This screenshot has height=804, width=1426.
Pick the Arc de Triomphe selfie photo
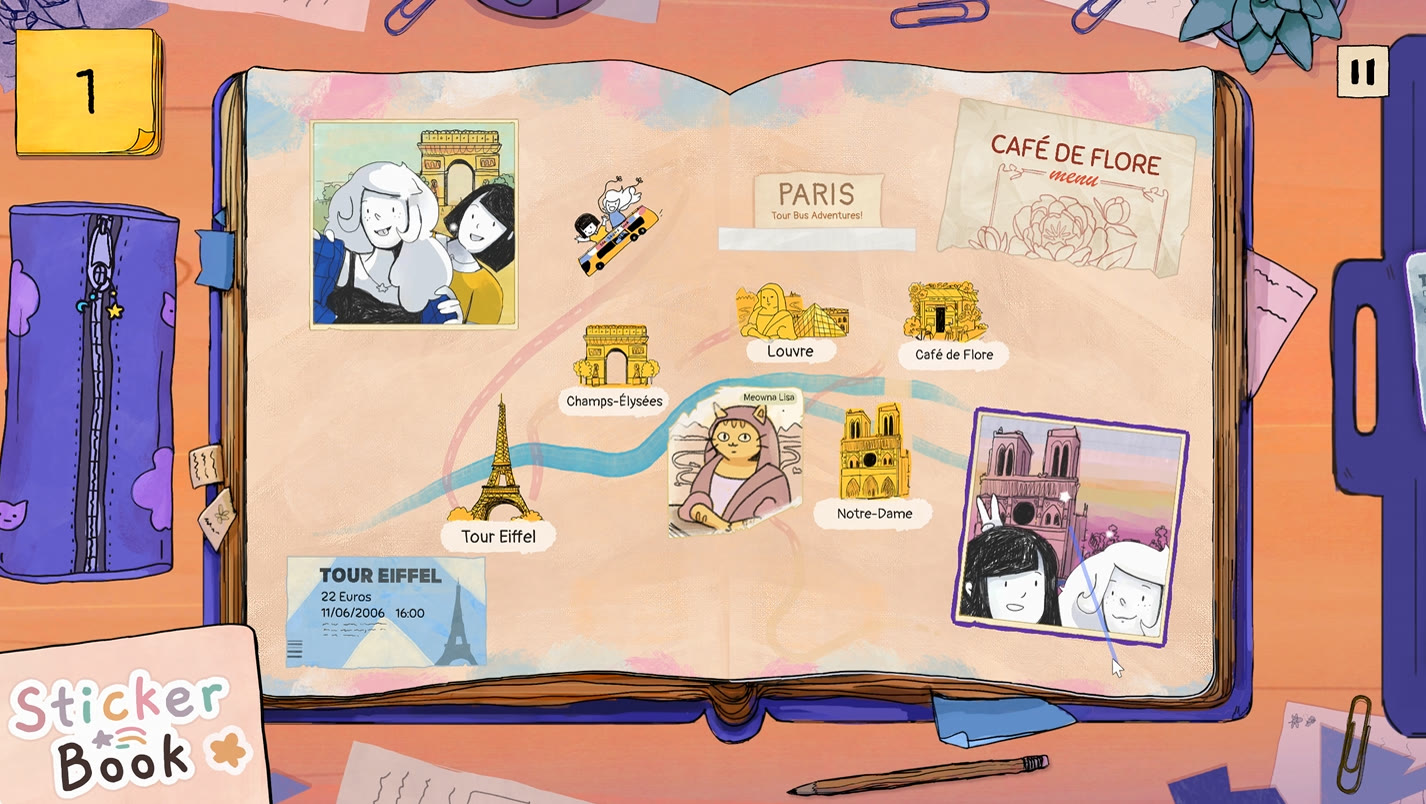coord(413,225)
